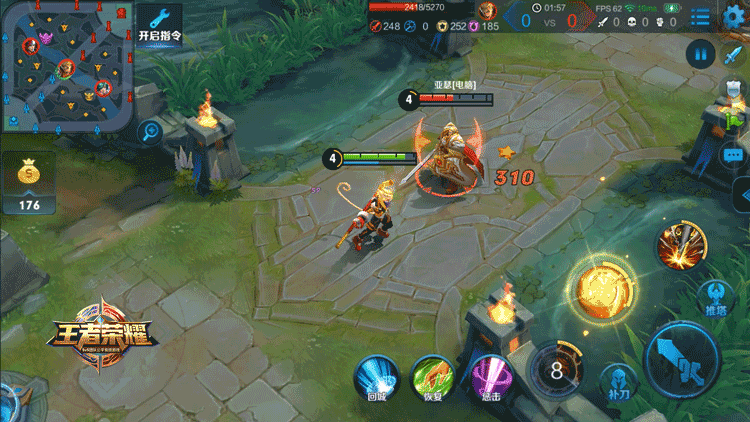Activate the fiery sword-slash ultimate skill
750x422 pixels.
(682, 245)
